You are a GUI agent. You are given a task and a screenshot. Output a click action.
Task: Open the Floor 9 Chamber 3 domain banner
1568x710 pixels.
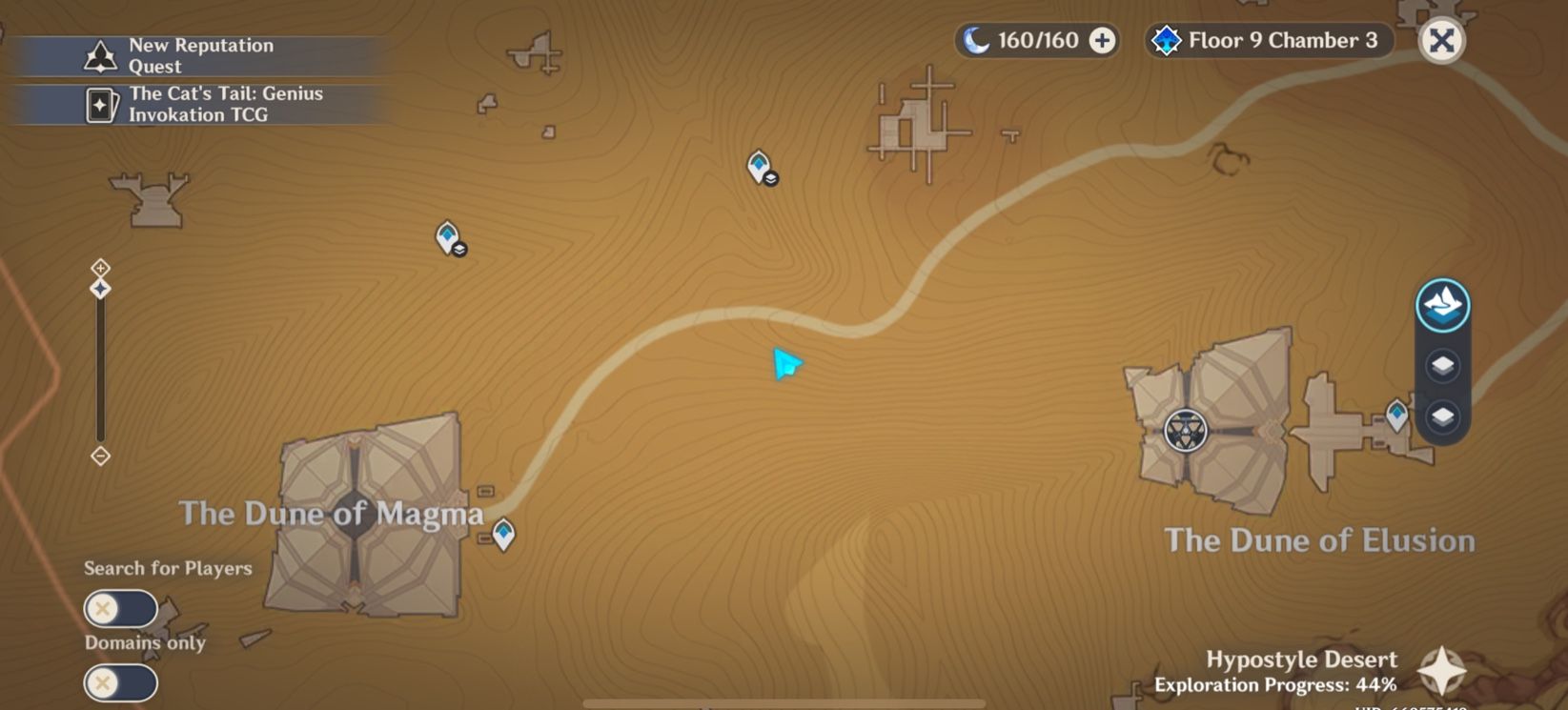click(1268, 41)
